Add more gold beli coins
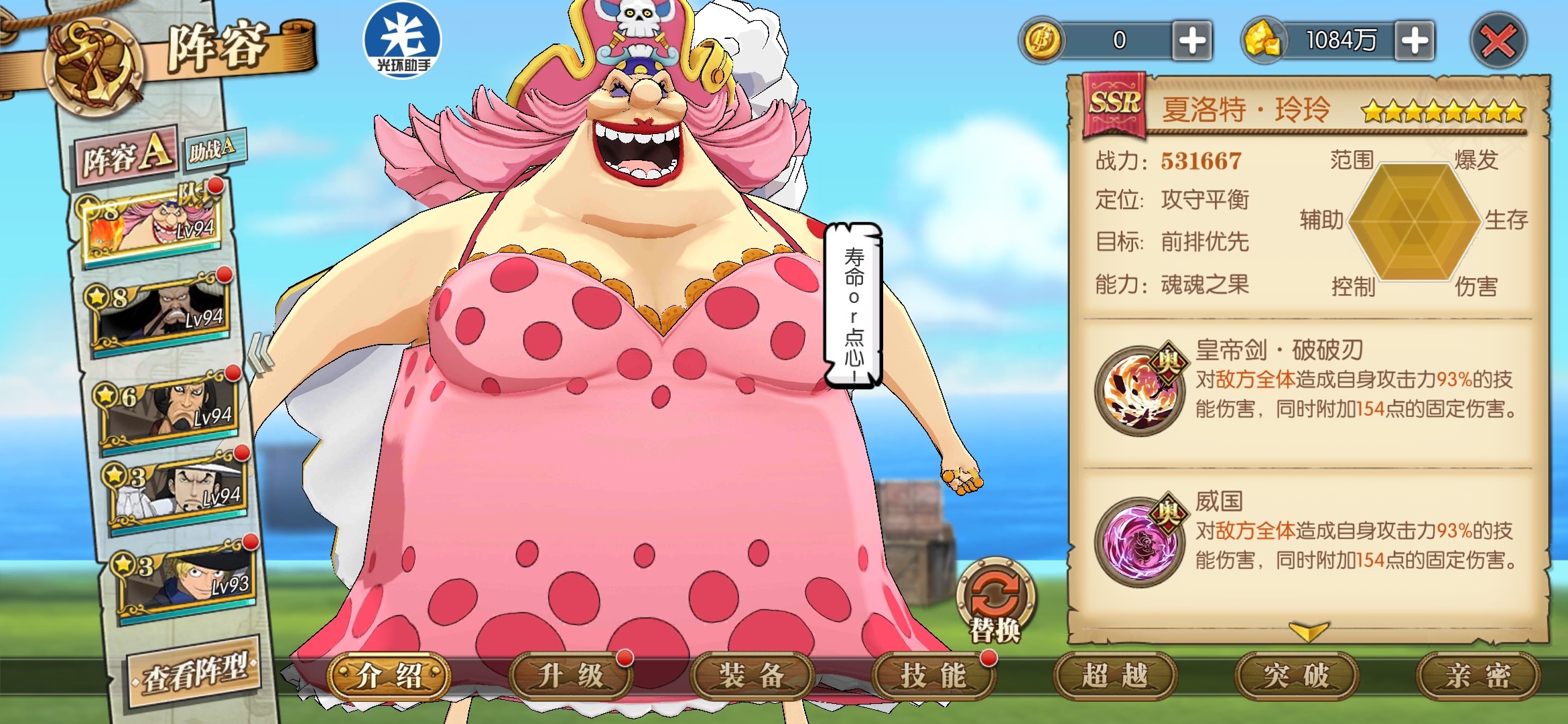This screenshot has width=1568, height=724. 1192,41
